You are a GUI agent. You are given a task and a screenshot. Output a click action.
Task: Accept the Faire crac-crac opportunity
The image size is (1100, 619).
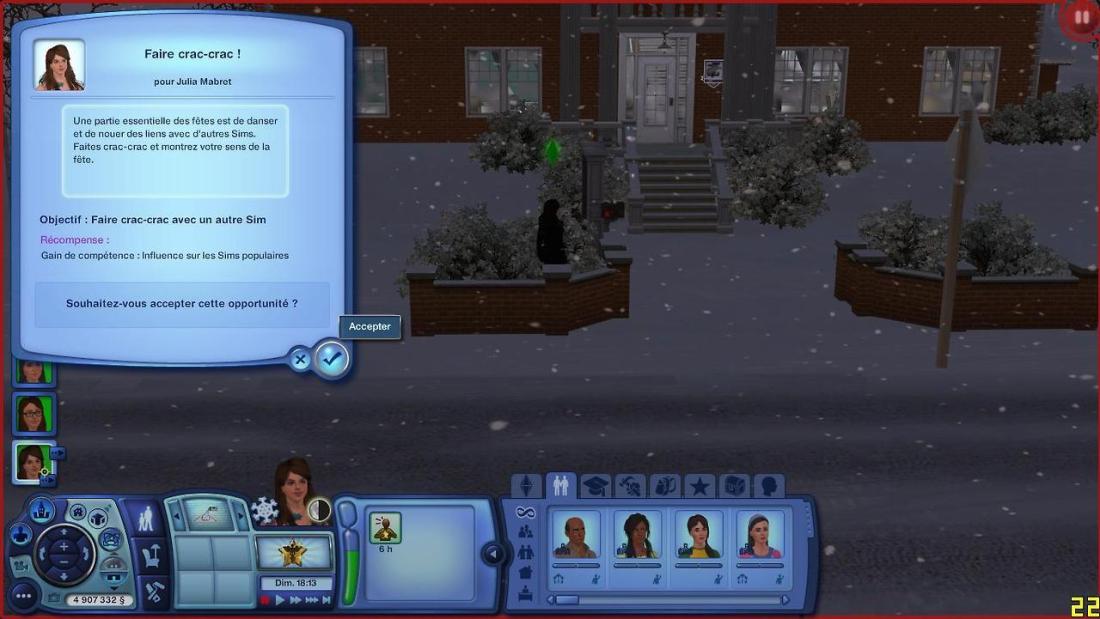click(x=332, y=358)
